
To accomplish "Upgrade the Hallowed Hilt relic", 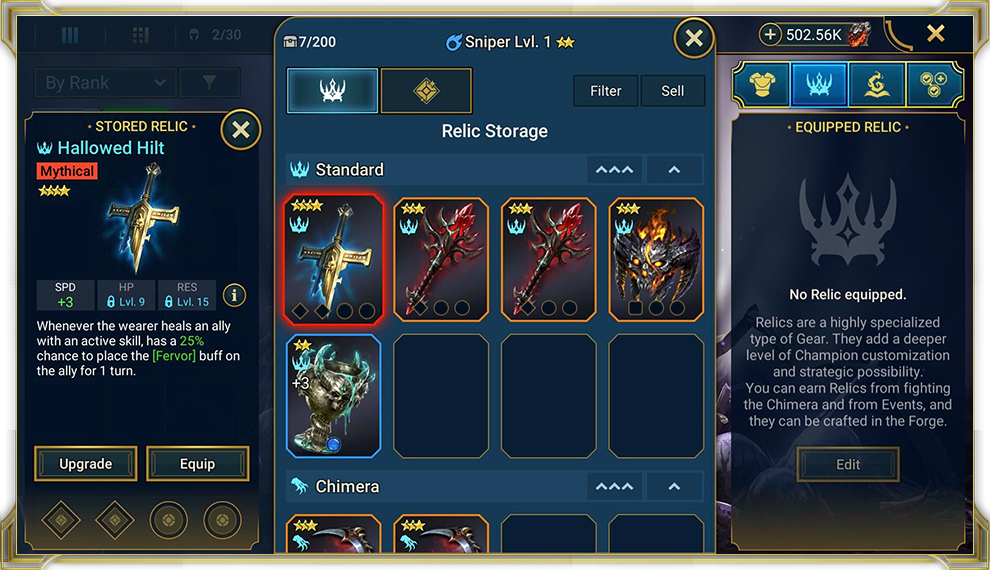I will tap(86, 464).
